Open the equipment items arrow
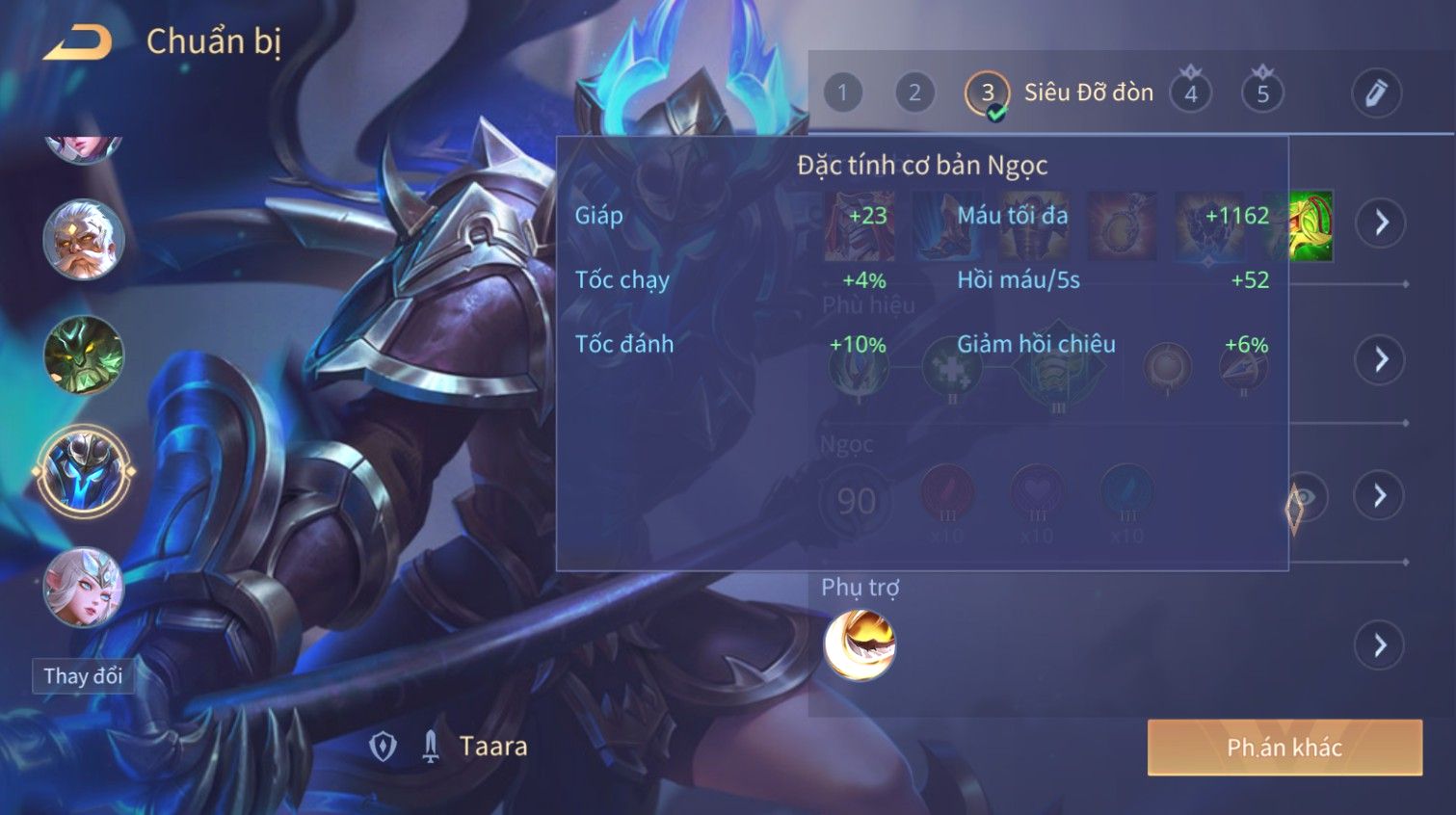Viewport: 1456px width, 815px height. point(1381,223)
